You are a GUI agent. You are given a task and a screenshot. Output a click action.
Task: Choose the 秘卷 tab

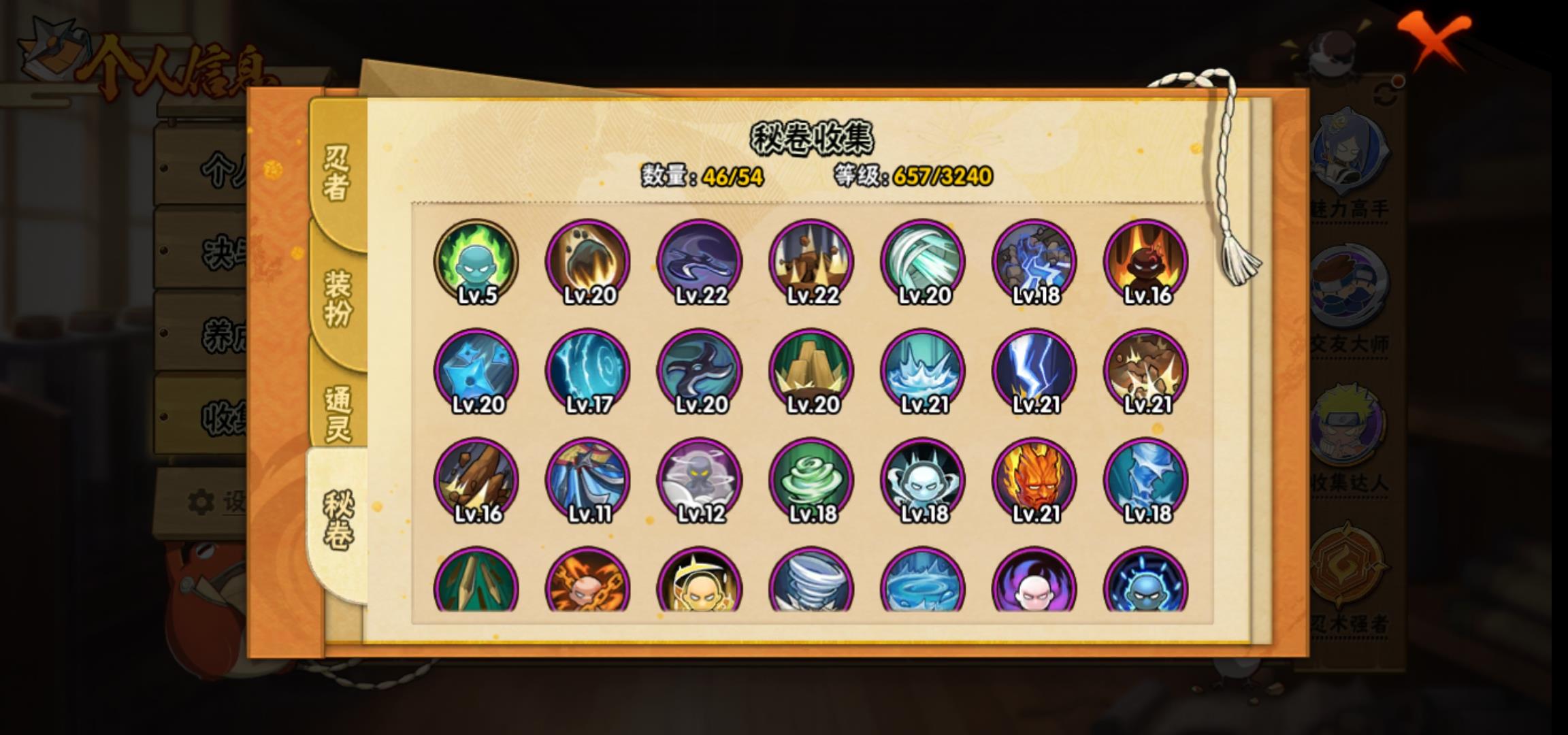pyautogui.click(x=338, y=521)
